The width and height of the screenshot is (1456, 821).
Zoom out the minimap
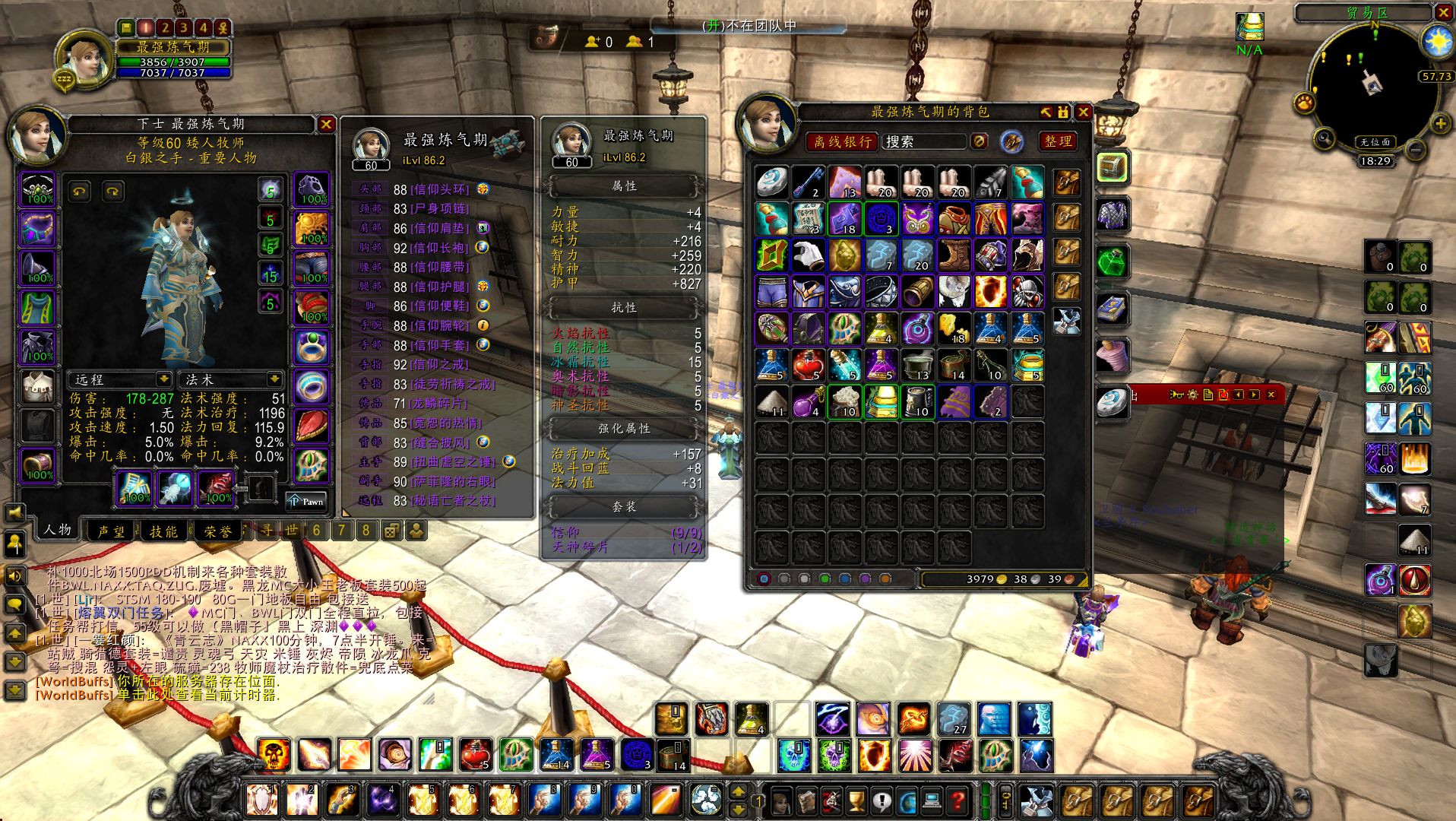[1415, 150]
